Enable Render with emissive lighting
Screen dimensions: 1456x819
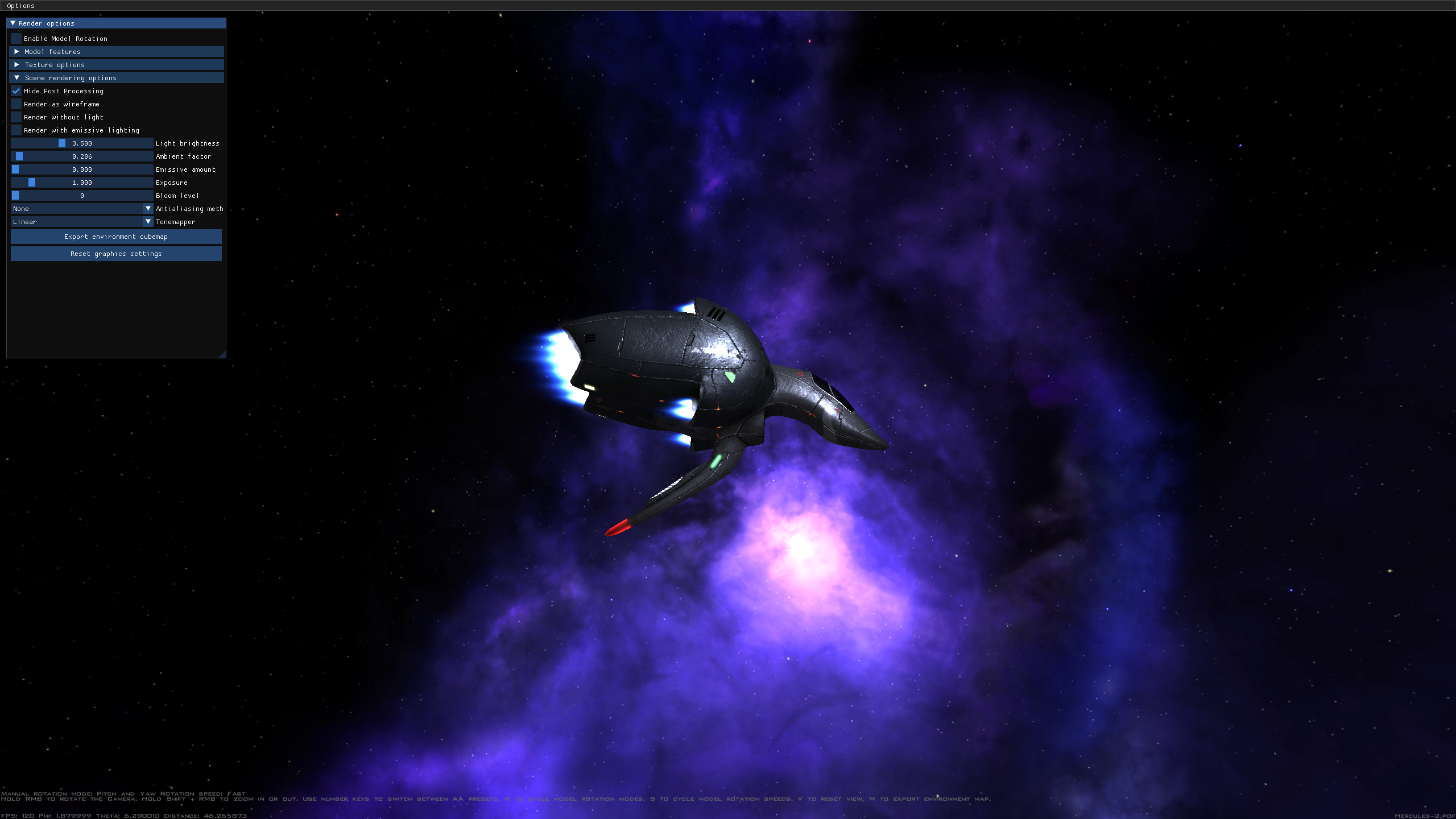click(16, 130)
